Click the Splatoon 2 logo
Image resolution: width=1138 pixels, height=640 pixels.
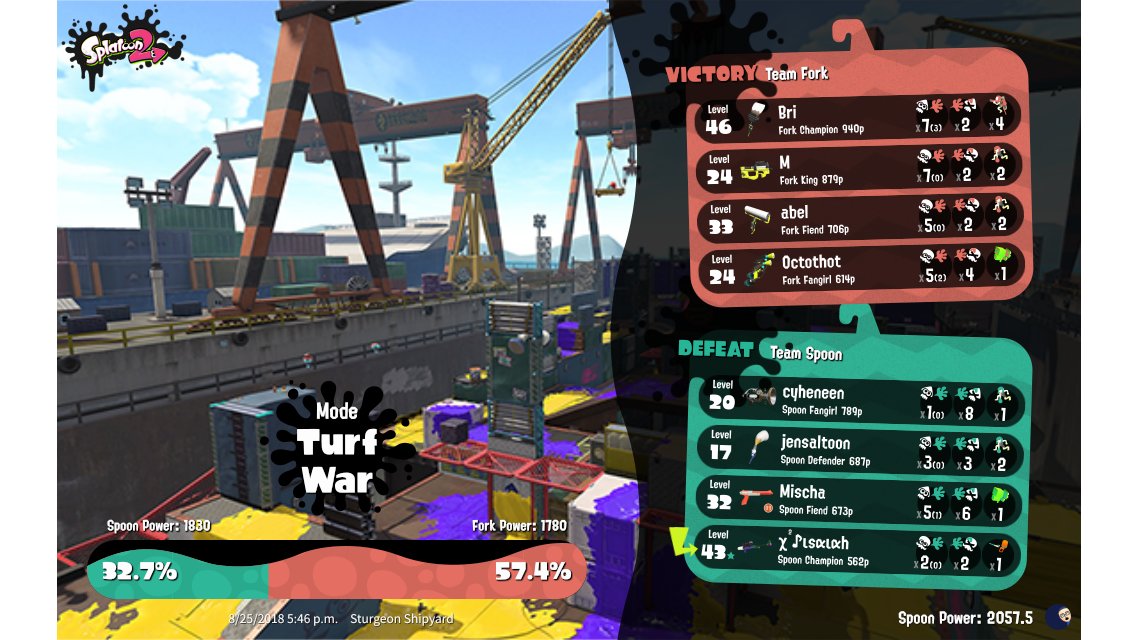coord(124,47)
